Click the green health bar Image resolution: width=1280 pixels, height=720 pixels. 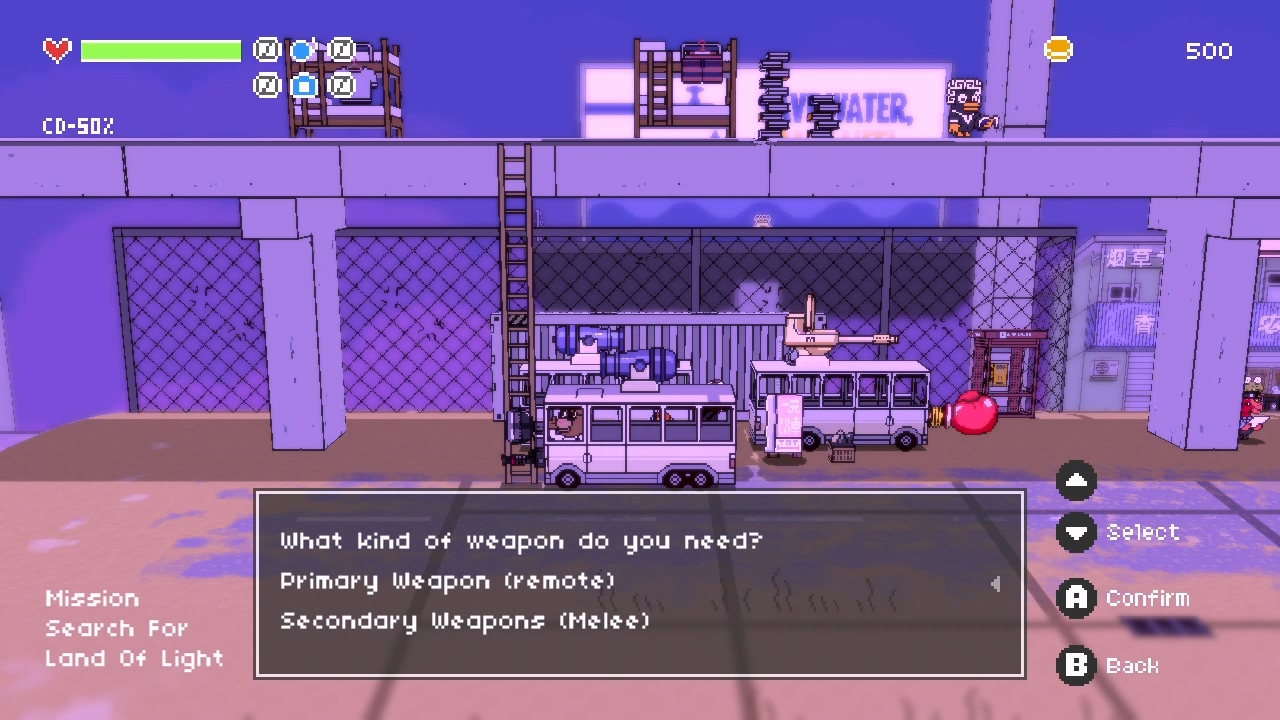coord(160,50)
